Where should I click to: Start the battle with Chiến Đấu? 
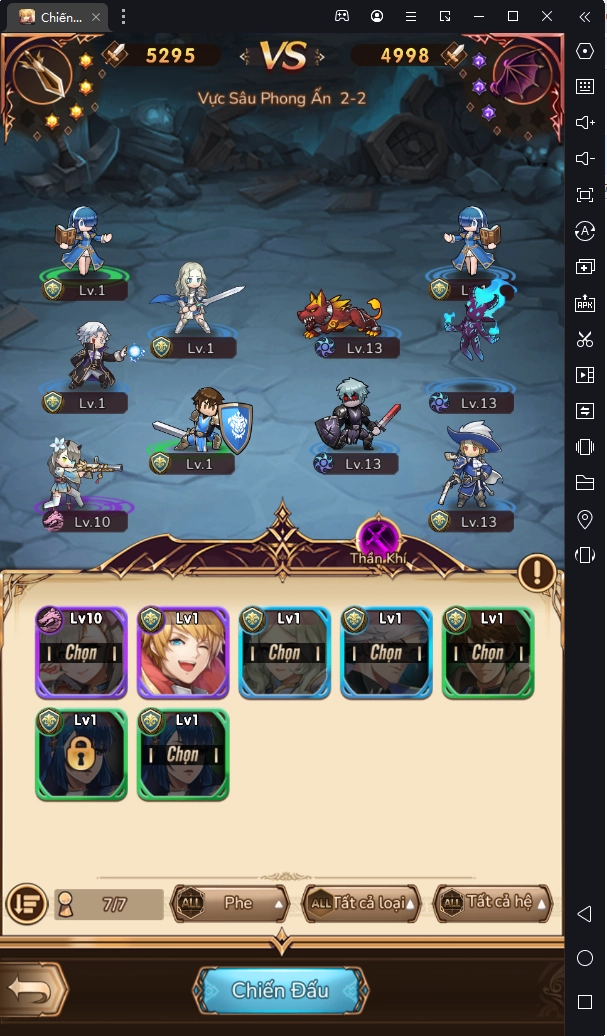coord(280,990)
